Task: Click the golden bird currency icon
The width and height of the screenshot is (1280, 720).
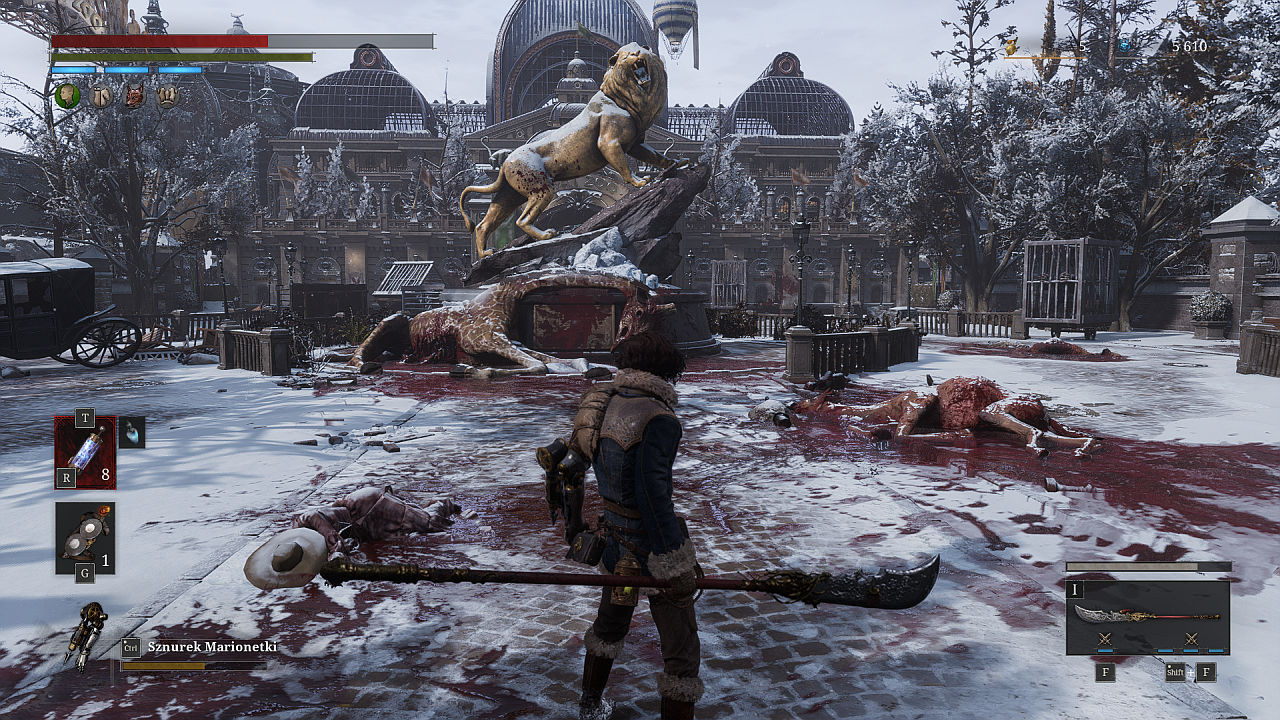Action: (x=1010, y=46)
